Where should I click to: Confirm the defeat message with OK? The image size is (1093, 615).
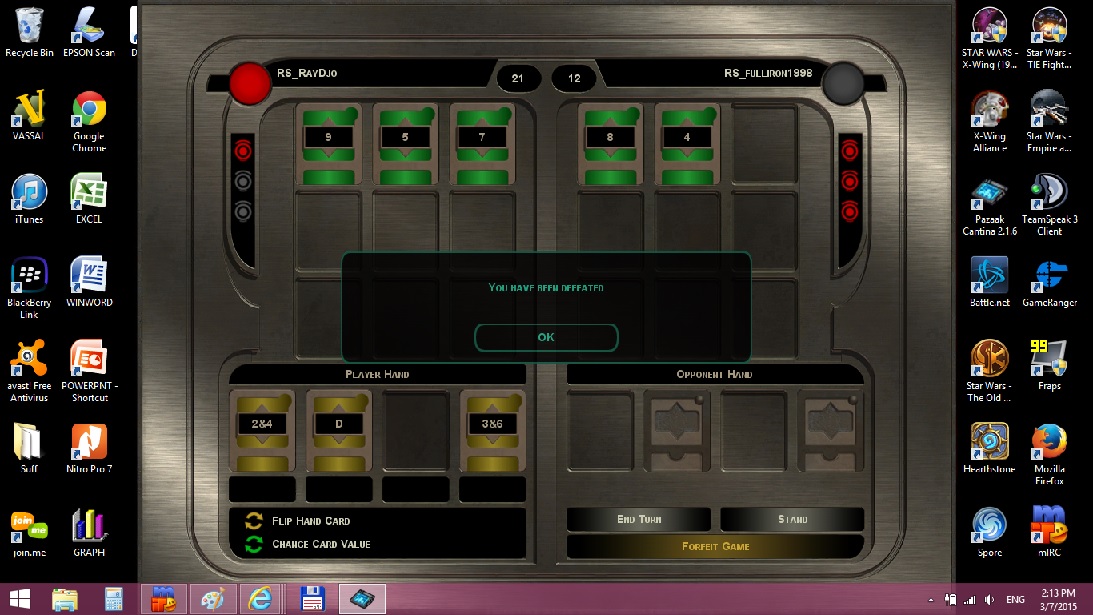(x=546, y=337)
